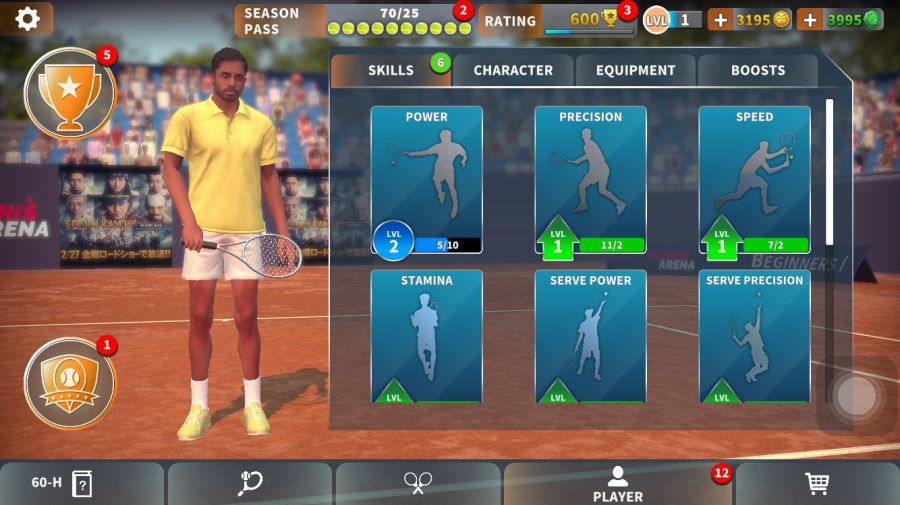Screen dimensions: 900x505
Task: Open the tennis ball shield badge
Action: 69,383
